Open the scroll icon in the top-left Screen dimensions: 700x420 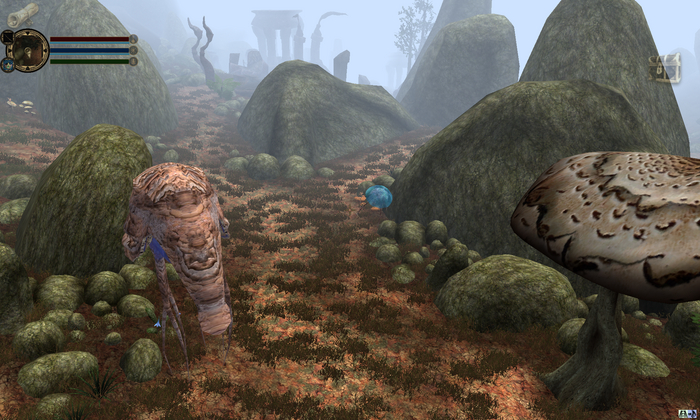point(22,13)
